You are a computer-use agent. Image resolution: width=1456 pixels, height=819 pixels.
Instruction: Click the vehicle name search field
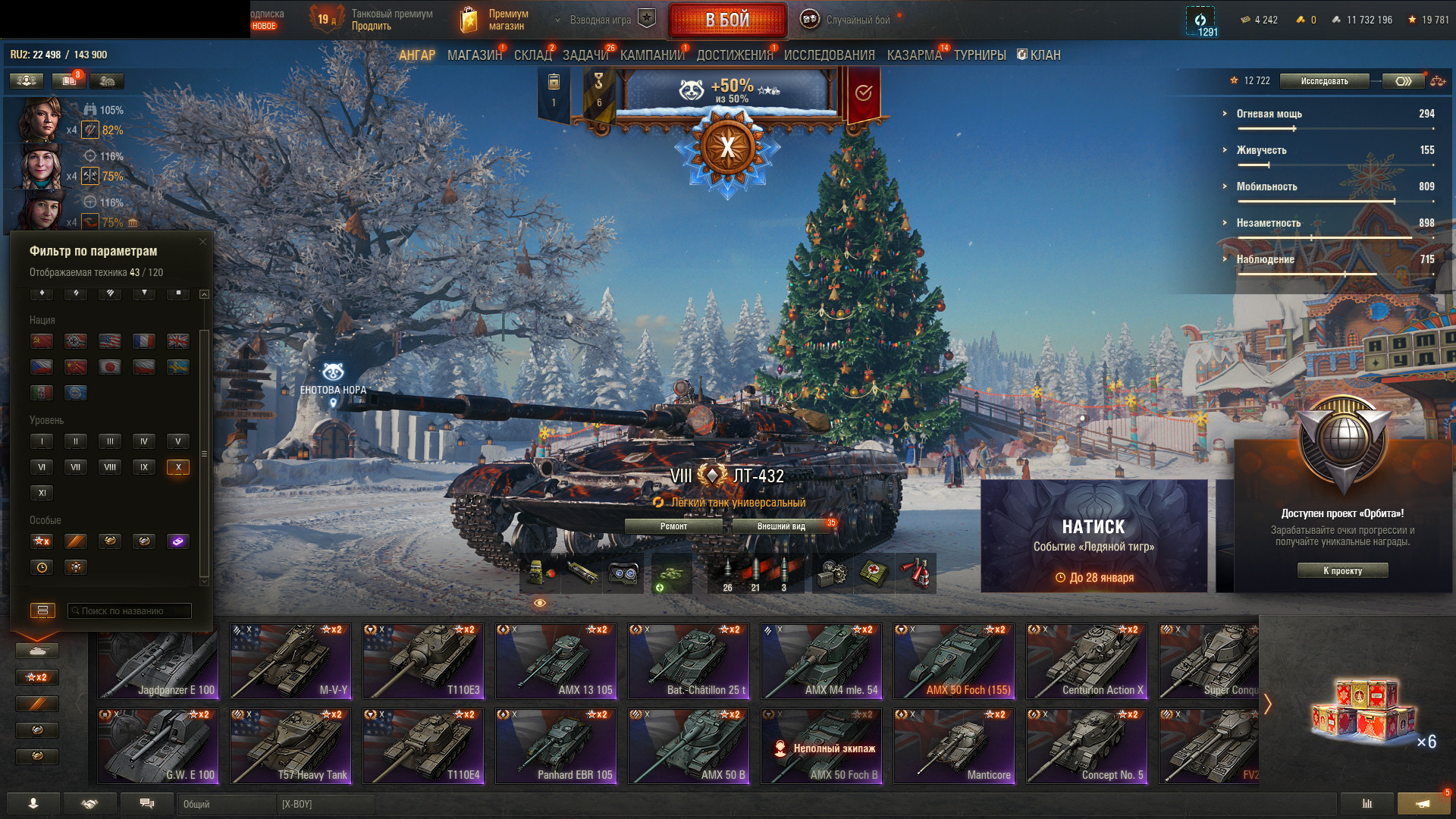coord(130,610)
